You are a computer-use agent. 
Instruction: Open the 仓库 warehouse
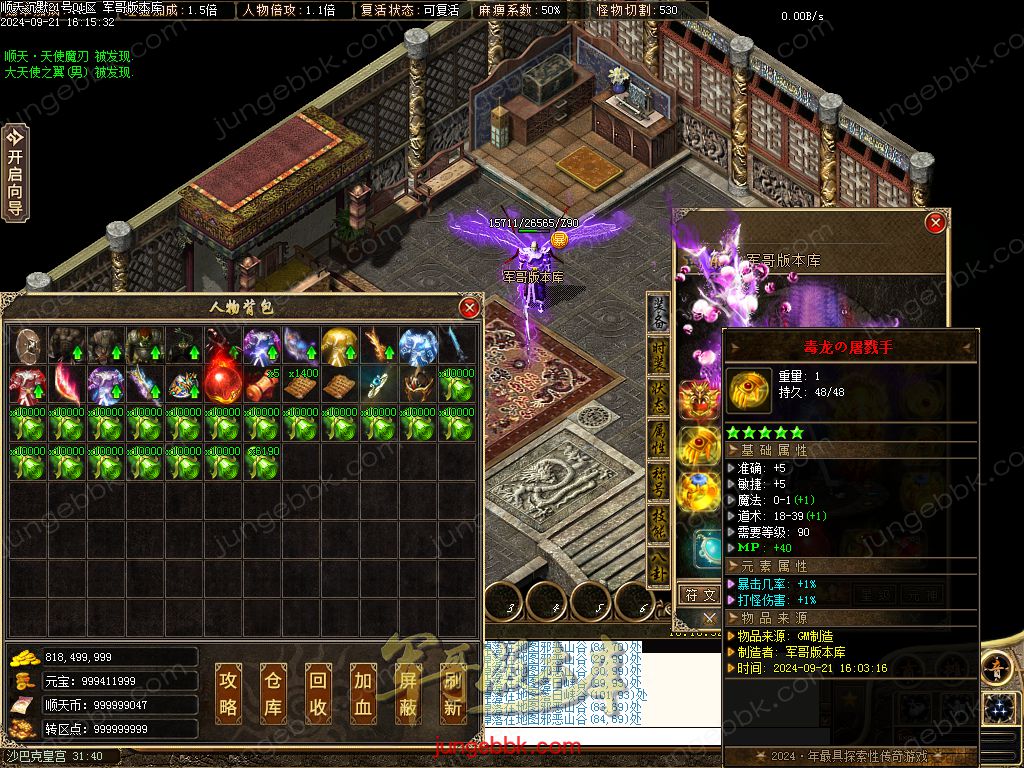[273, 693]
